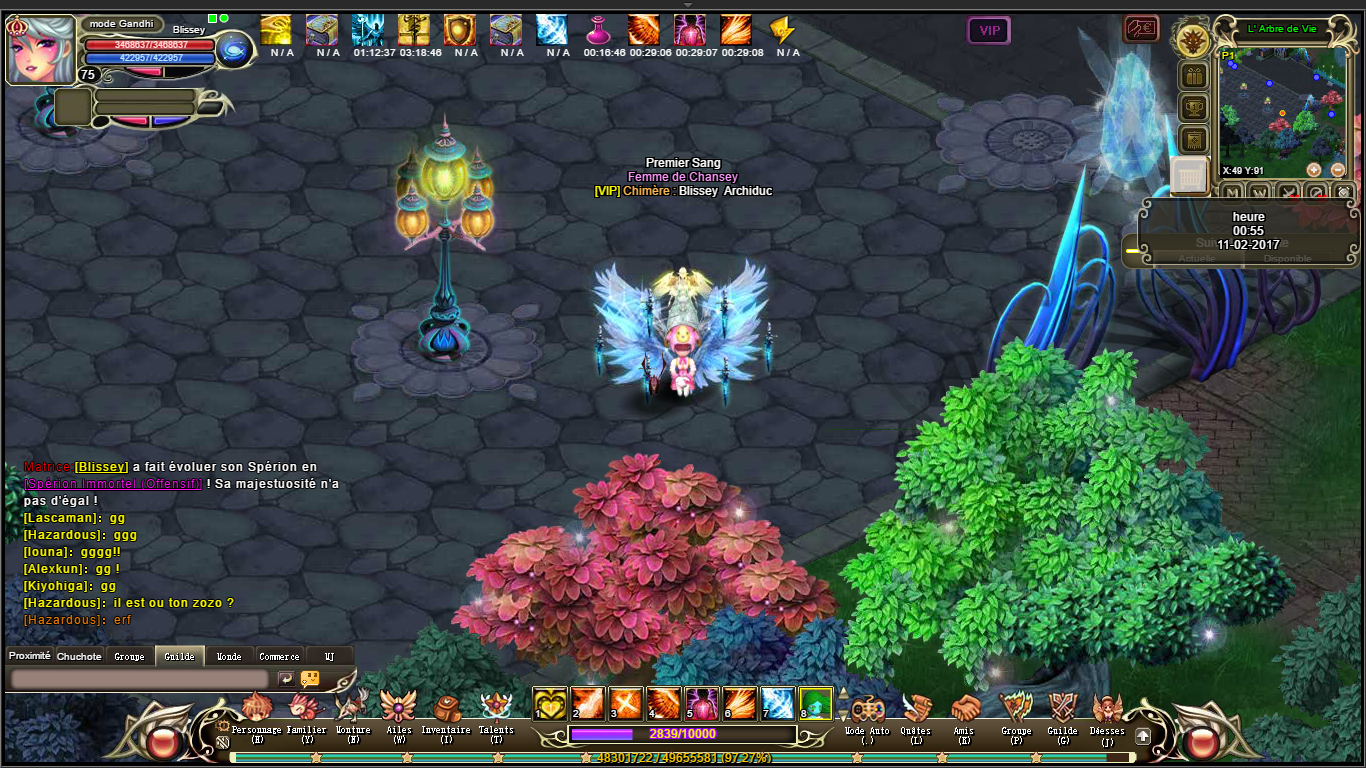1366x768 pixels.
Task: Use the green-haired figure skill in slot 8
Action: point(816,703)
